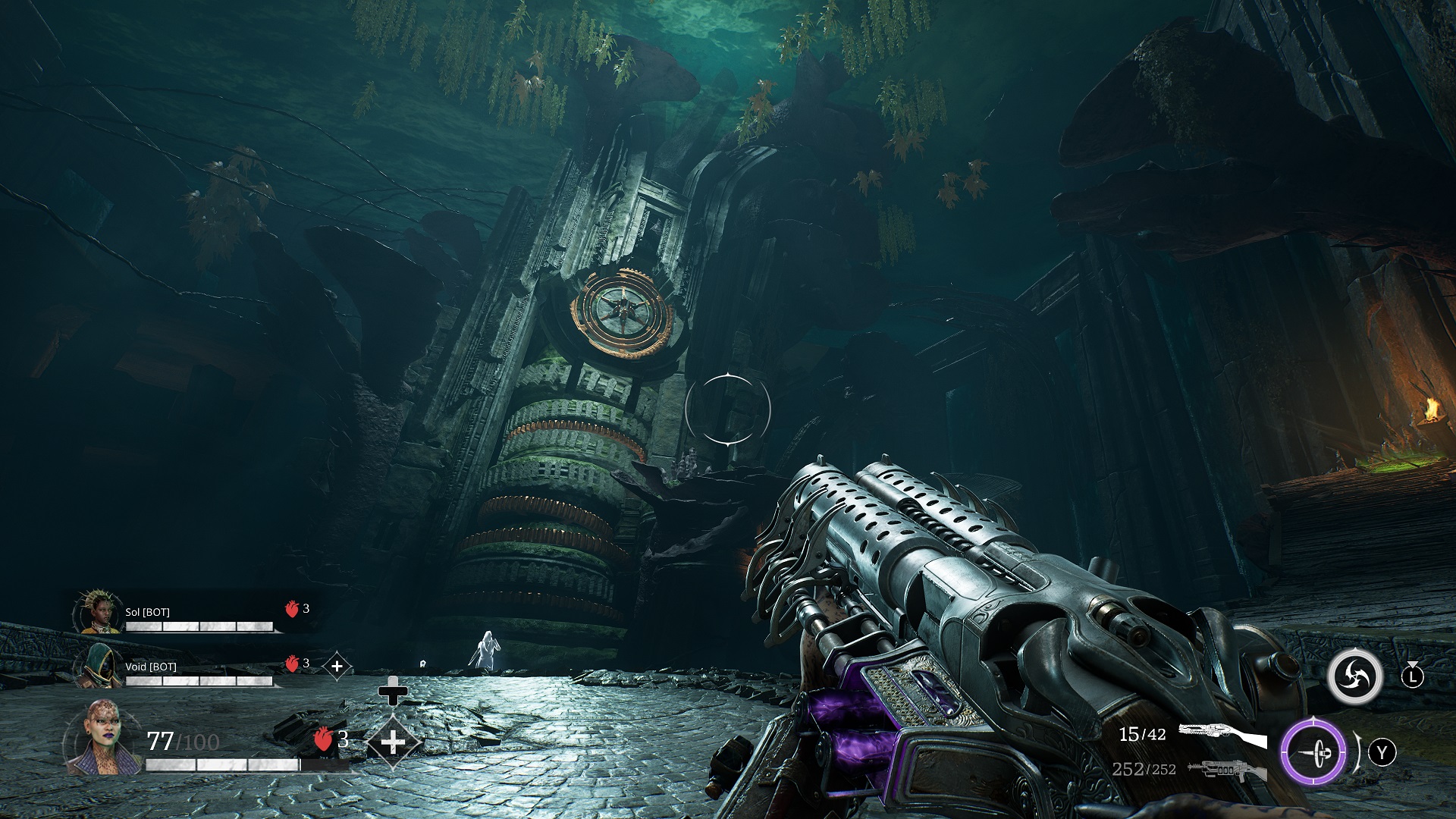The image size is (1456, 819).
Task: Select the equipped shotgun weapon icon
Action: (1222, 734)
